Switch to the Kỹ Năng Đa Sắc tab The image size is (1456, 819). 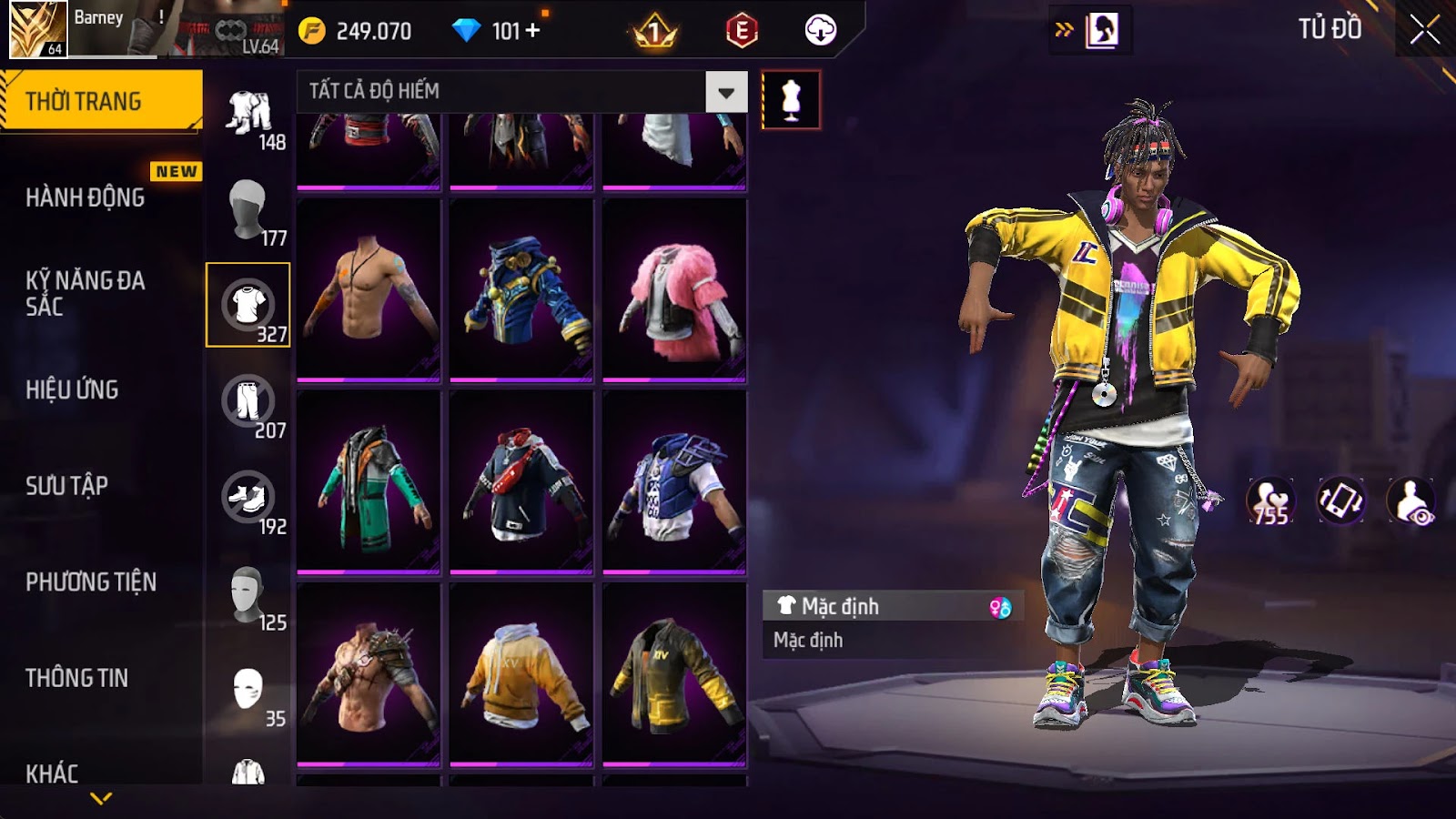coord(85,293)
